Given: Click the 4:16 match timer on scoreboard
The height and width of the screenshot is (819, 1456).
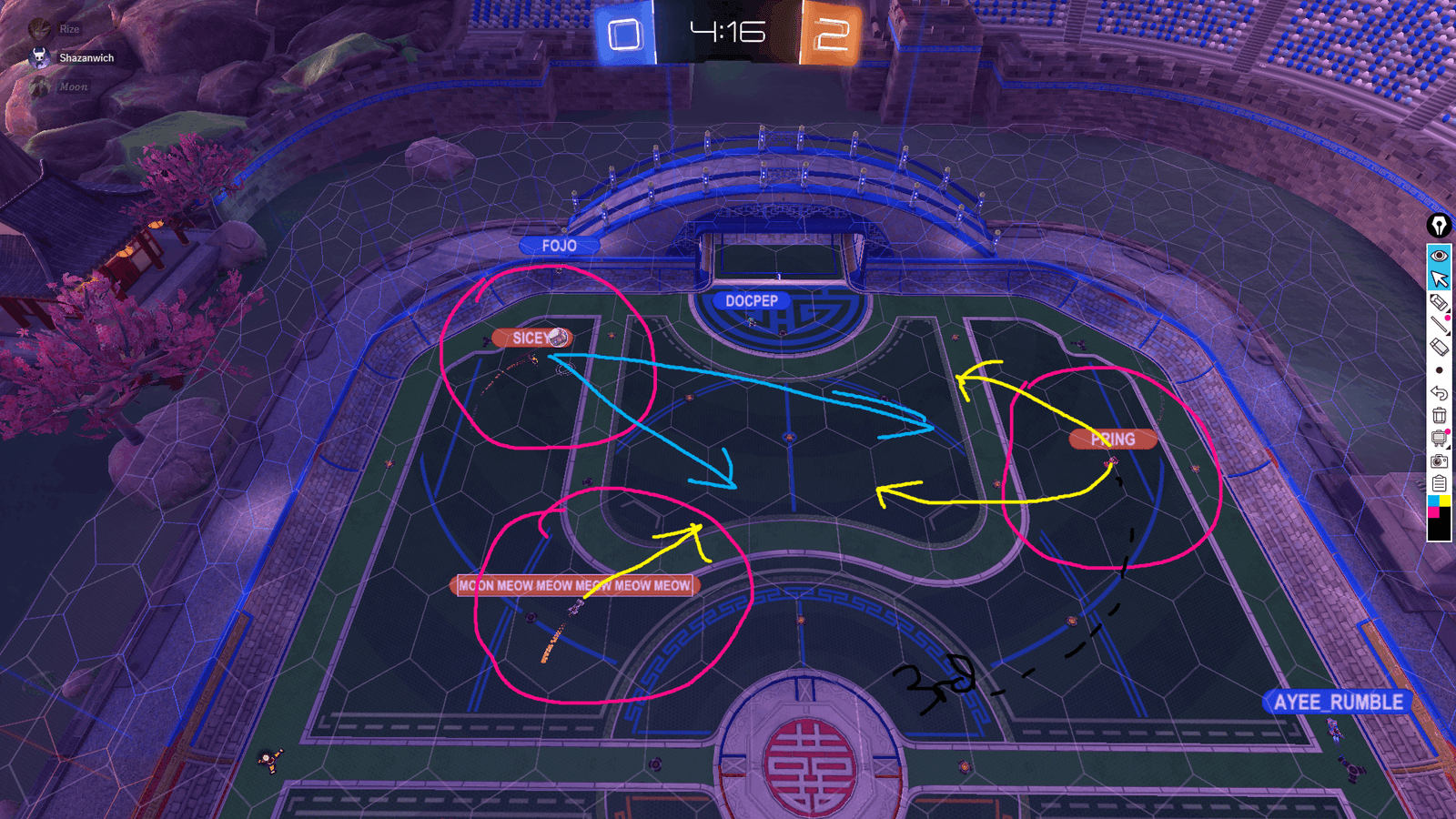Looking at the screenshot, I should point(727,32).
